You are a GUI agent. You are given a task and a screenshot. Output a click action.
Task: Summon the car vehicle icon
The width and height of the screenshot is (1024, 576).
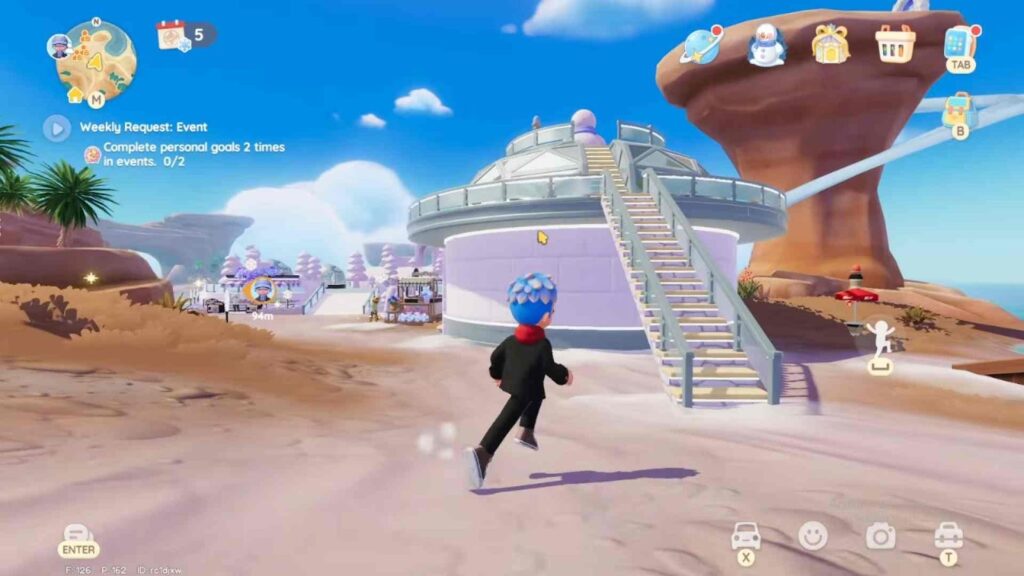pyautogui.click(x=746, y=535)
